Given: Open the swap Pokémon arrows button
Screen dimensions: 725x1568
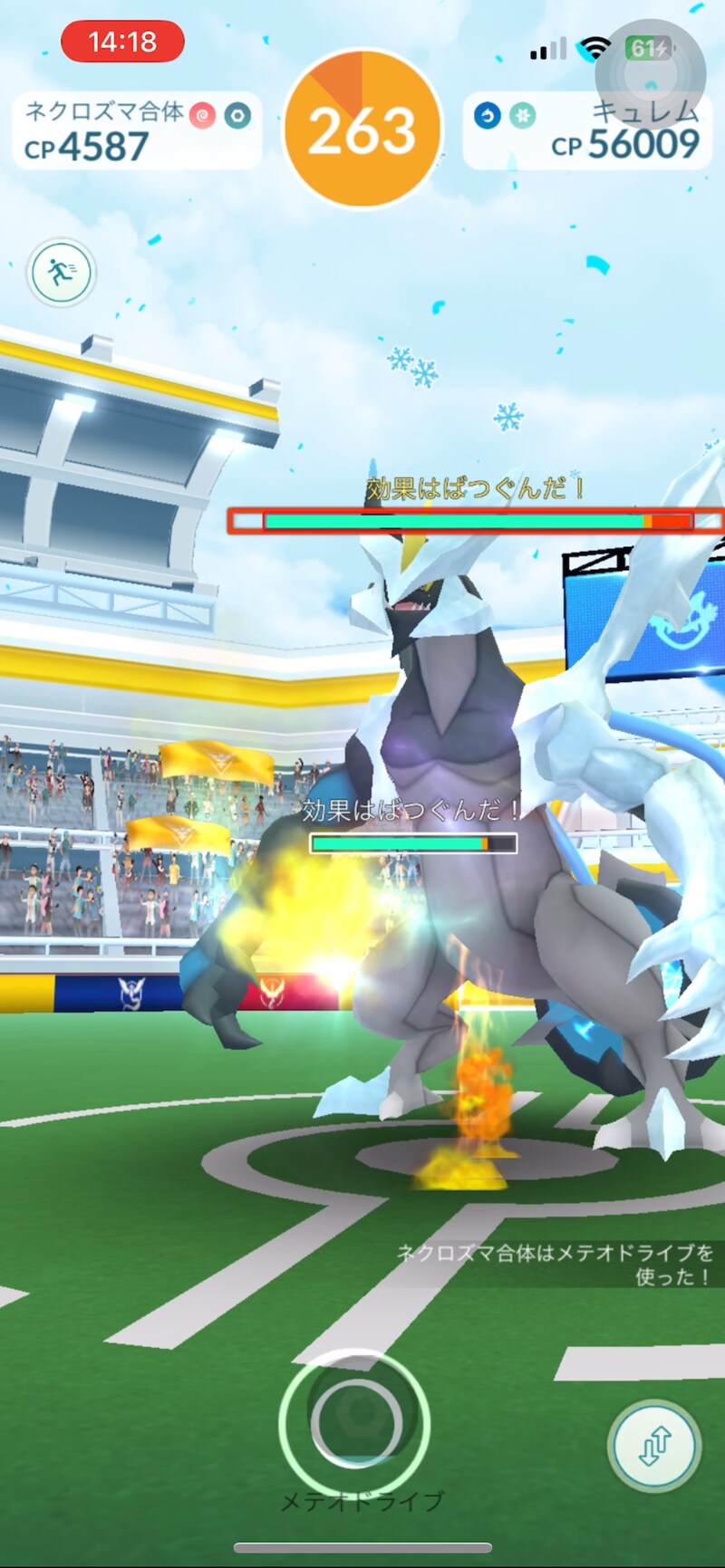Looking at the screenshot, I should pos(654,1447).
